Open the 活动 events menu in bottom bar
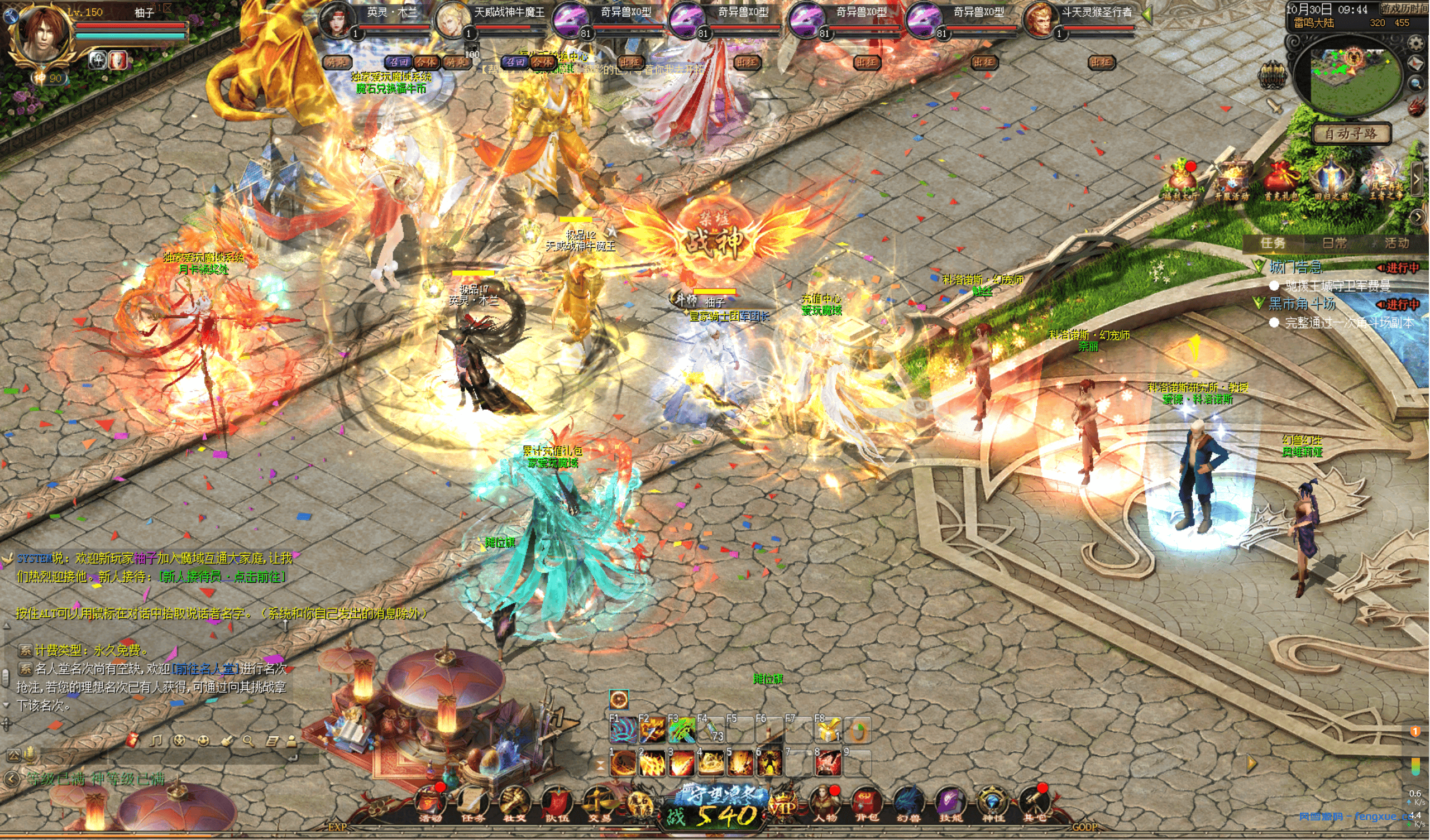This screenshot has height=840, width=1430. pyautogui.click(x=429, y=804)
